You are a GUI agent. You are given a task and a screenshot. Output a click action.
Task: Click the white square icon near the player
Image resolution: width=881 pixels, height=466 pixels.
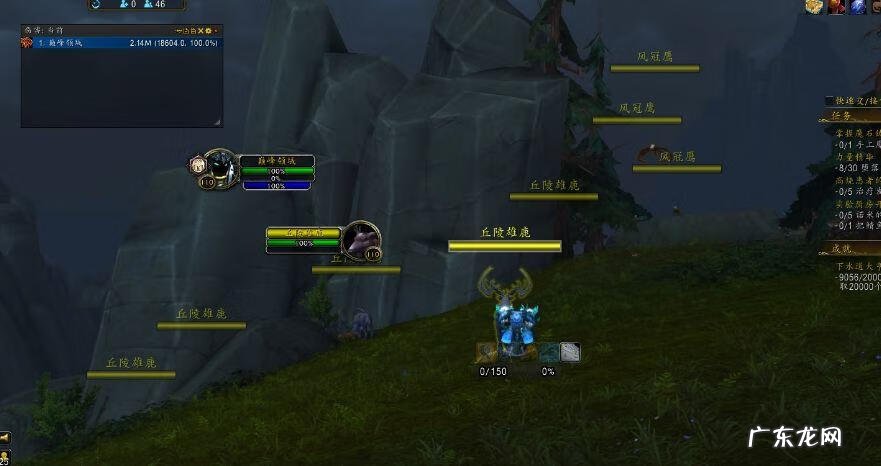(570, 351)
